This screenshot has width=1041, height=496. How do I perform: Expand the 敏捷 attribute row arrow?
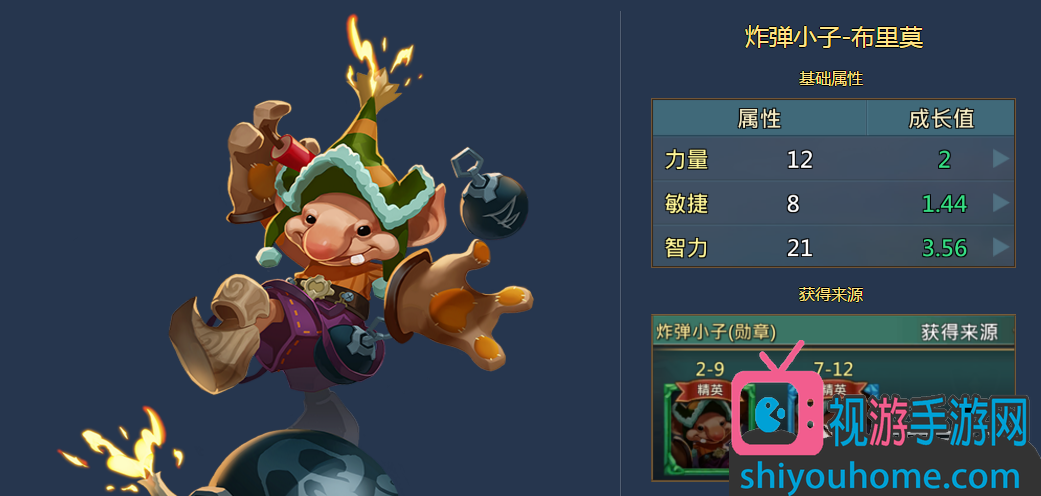click(1000, 203)
